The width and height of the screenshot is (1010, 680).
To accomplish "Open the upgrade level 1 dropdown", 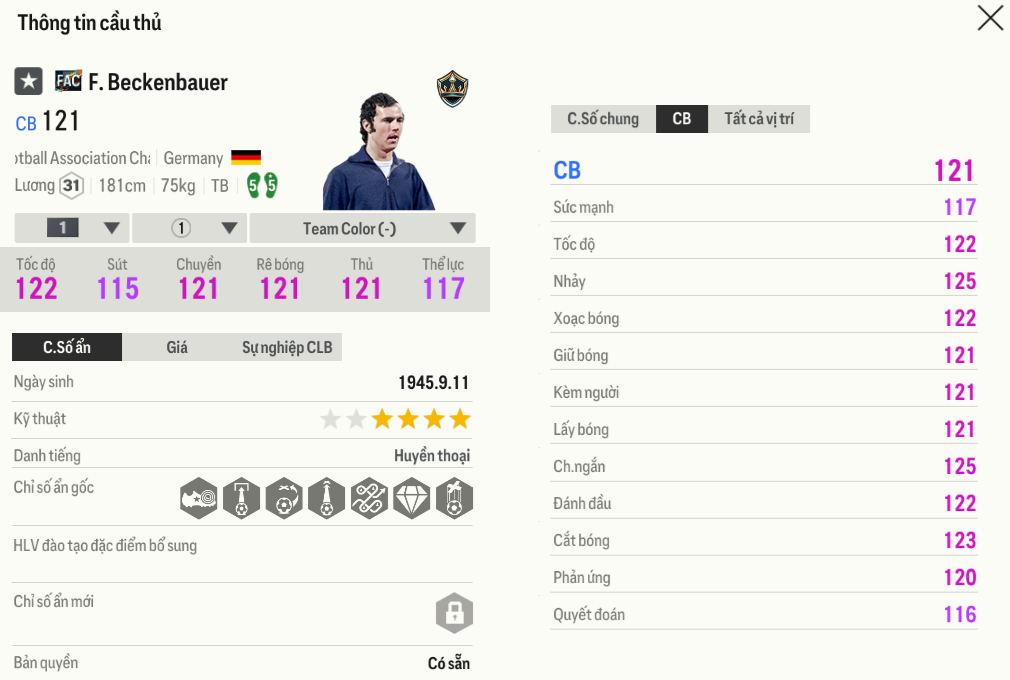I will (x=71, y=228).
